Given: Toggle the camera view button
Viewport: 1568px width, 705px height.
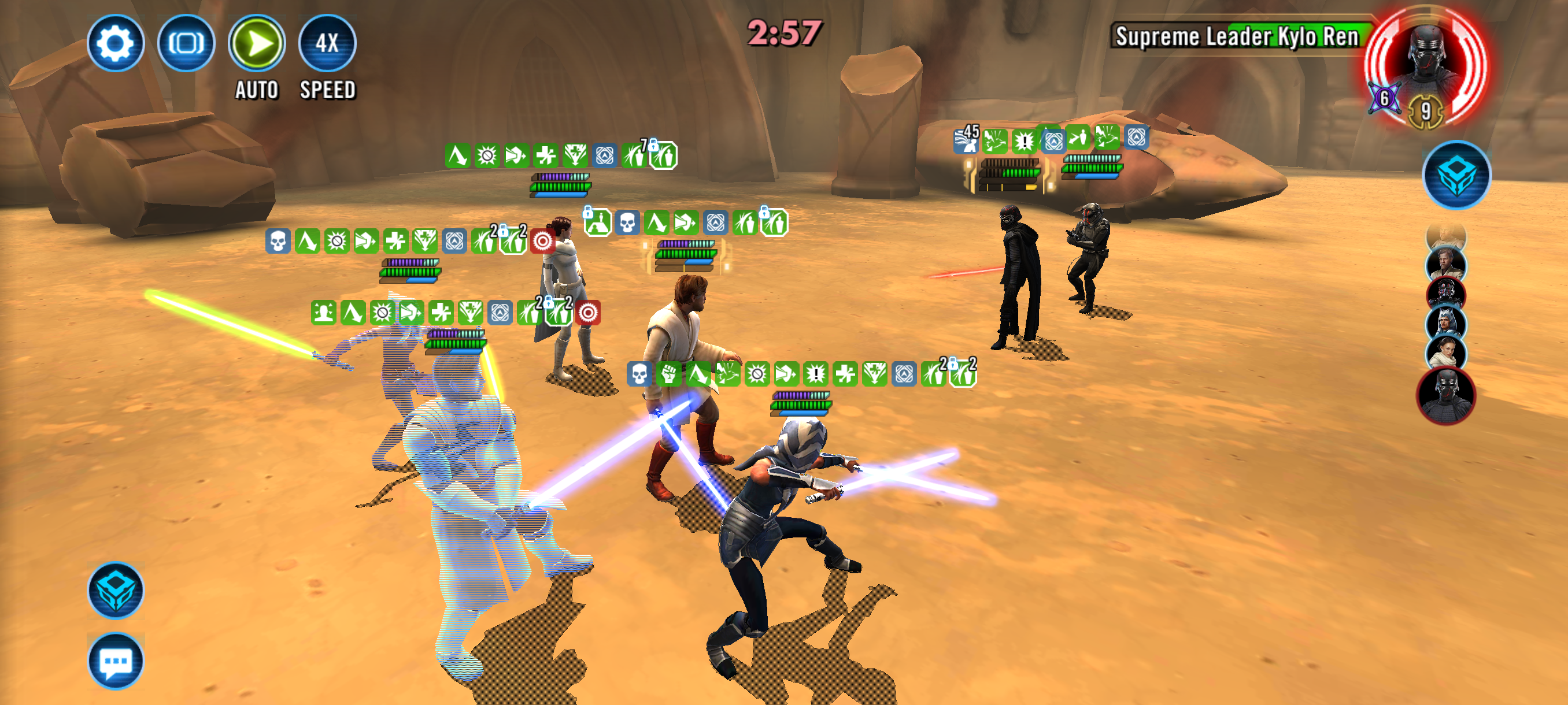Looking at the screenshot, I should (186, 43).
